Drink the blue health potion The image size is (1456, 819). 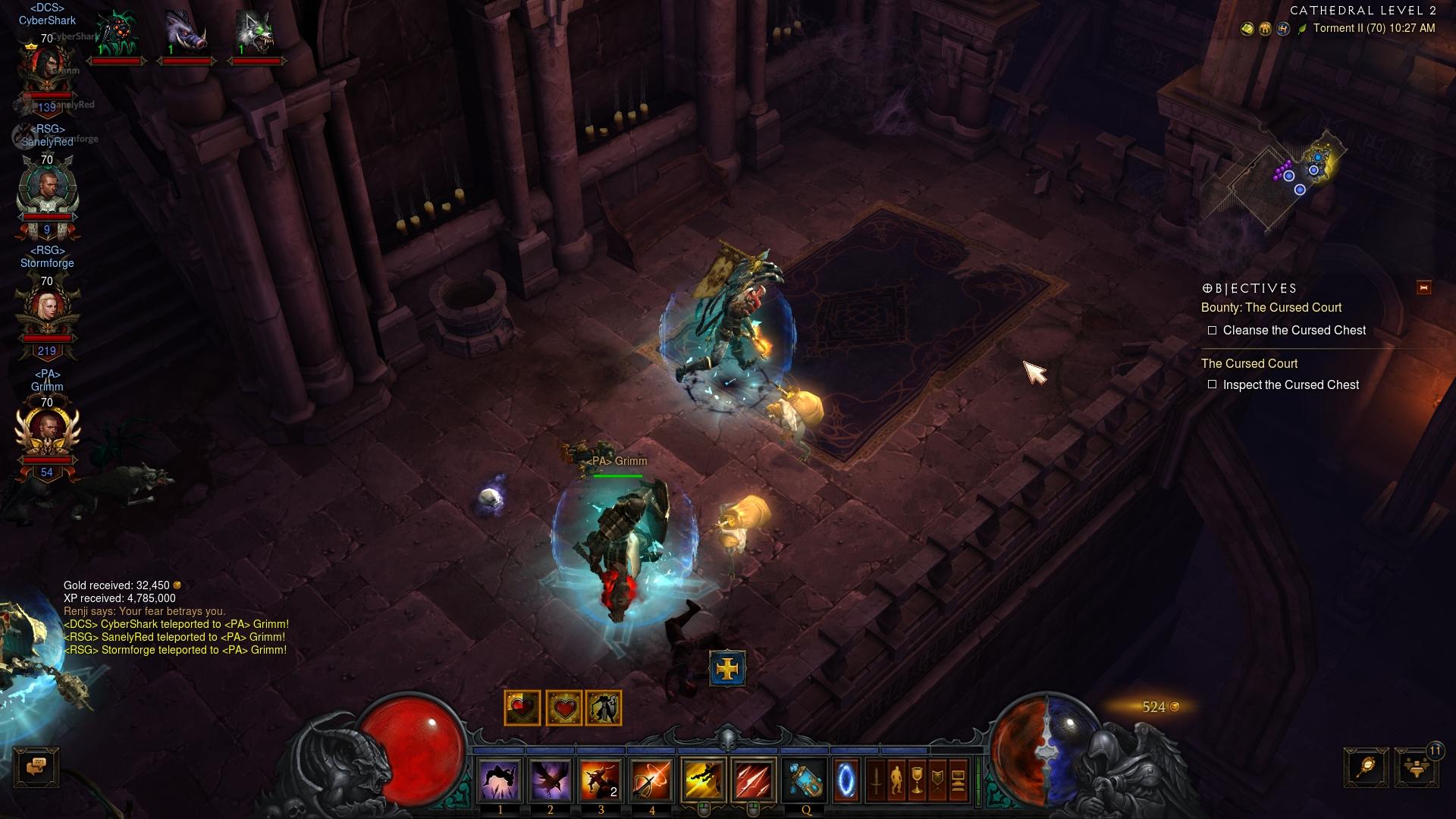coord(805,781)
